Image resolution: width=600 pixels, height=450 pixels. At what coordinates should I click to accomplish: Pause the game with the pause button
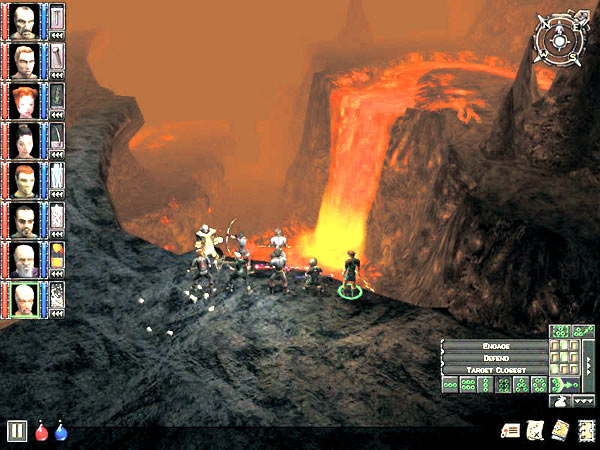point(17,431)
